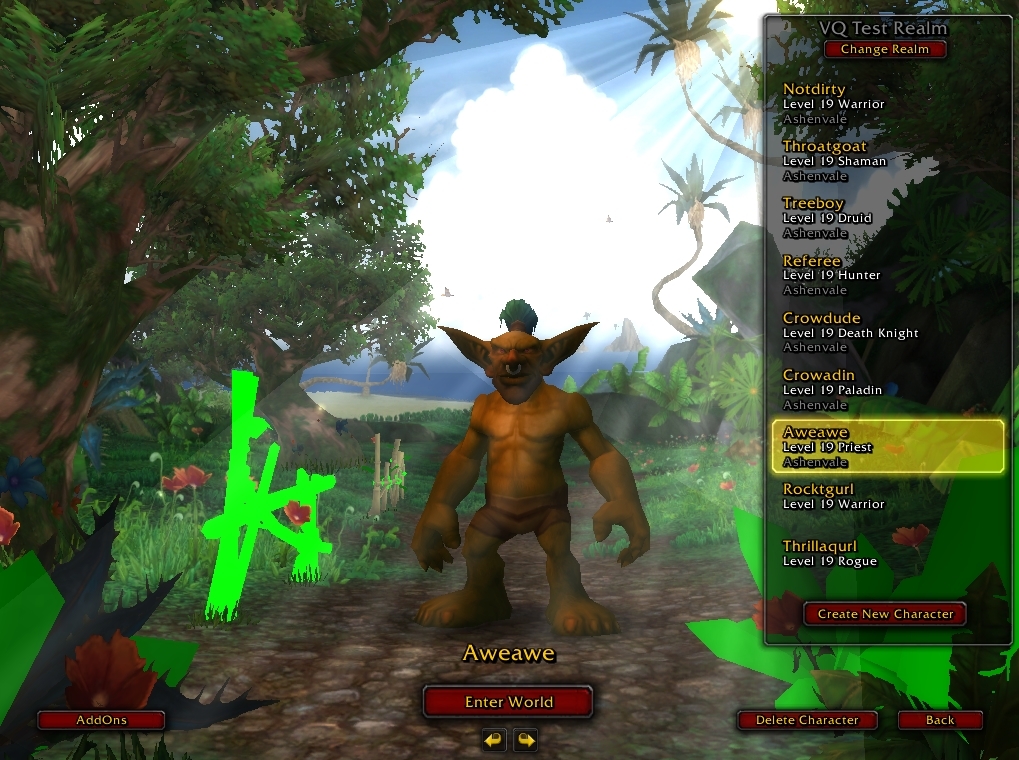Select the character Notdirty
The image size is (1019, 760).
885,104
